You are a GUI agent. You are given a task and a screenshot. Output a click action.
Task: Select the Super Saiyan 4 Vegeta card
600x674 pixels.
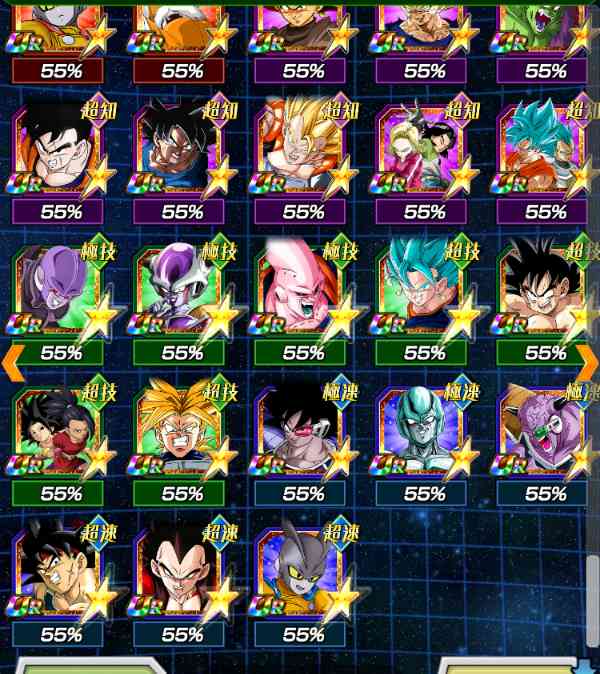[x=181, y=573]
